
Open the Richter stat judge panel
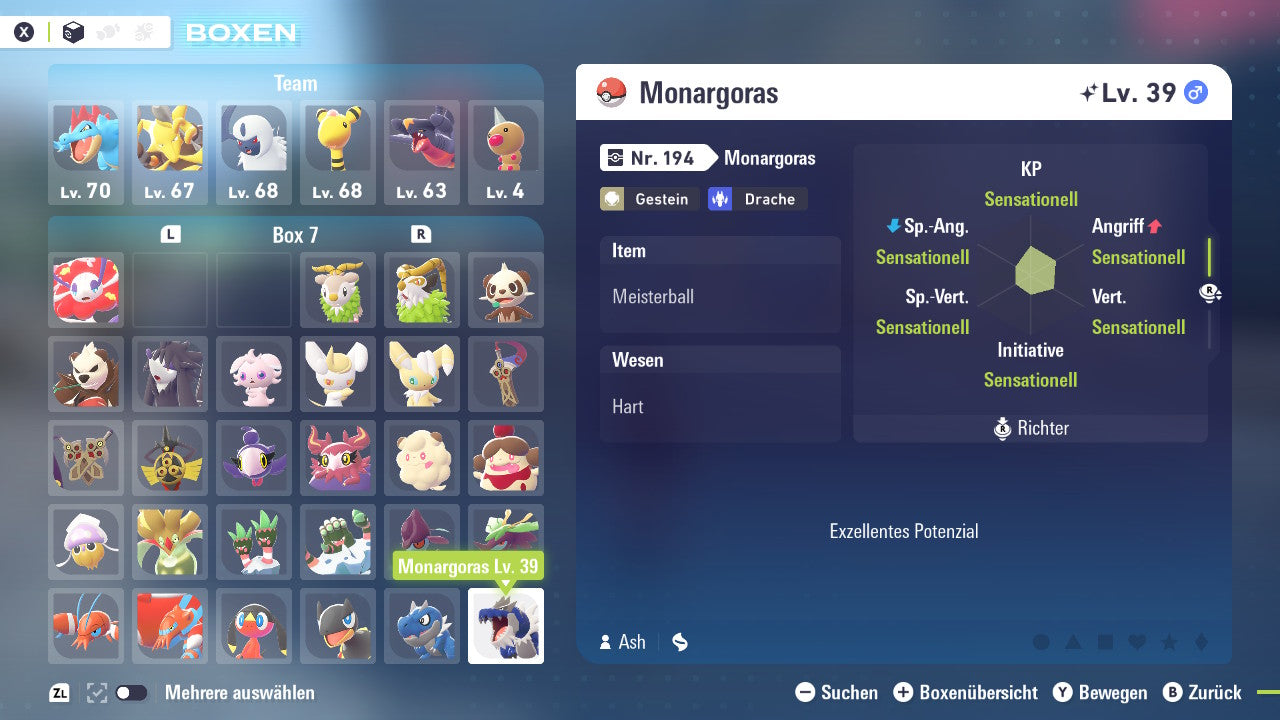coord(1030,428)
